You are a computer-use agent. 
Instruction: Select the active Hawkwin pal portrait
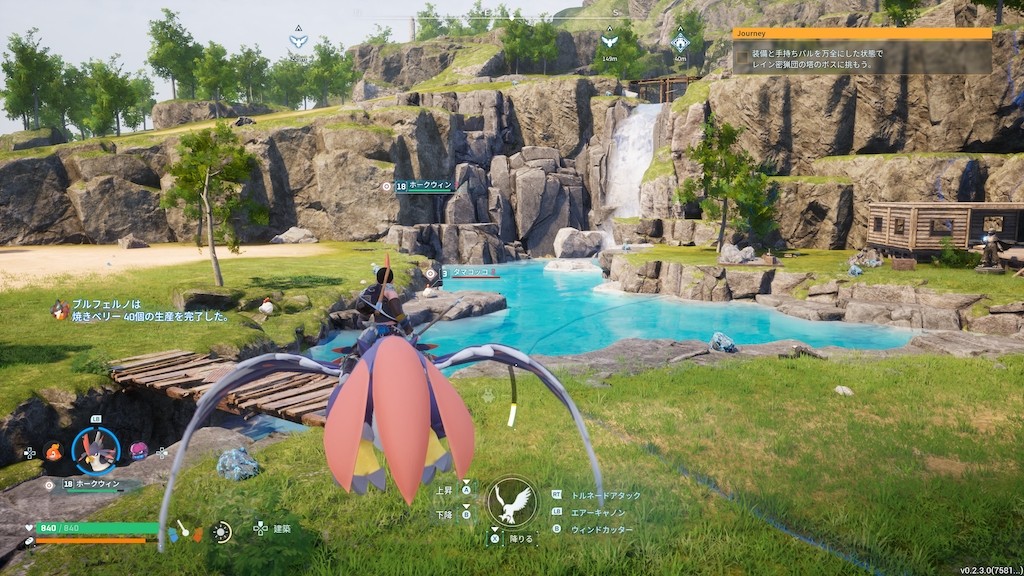coord(97,450)
